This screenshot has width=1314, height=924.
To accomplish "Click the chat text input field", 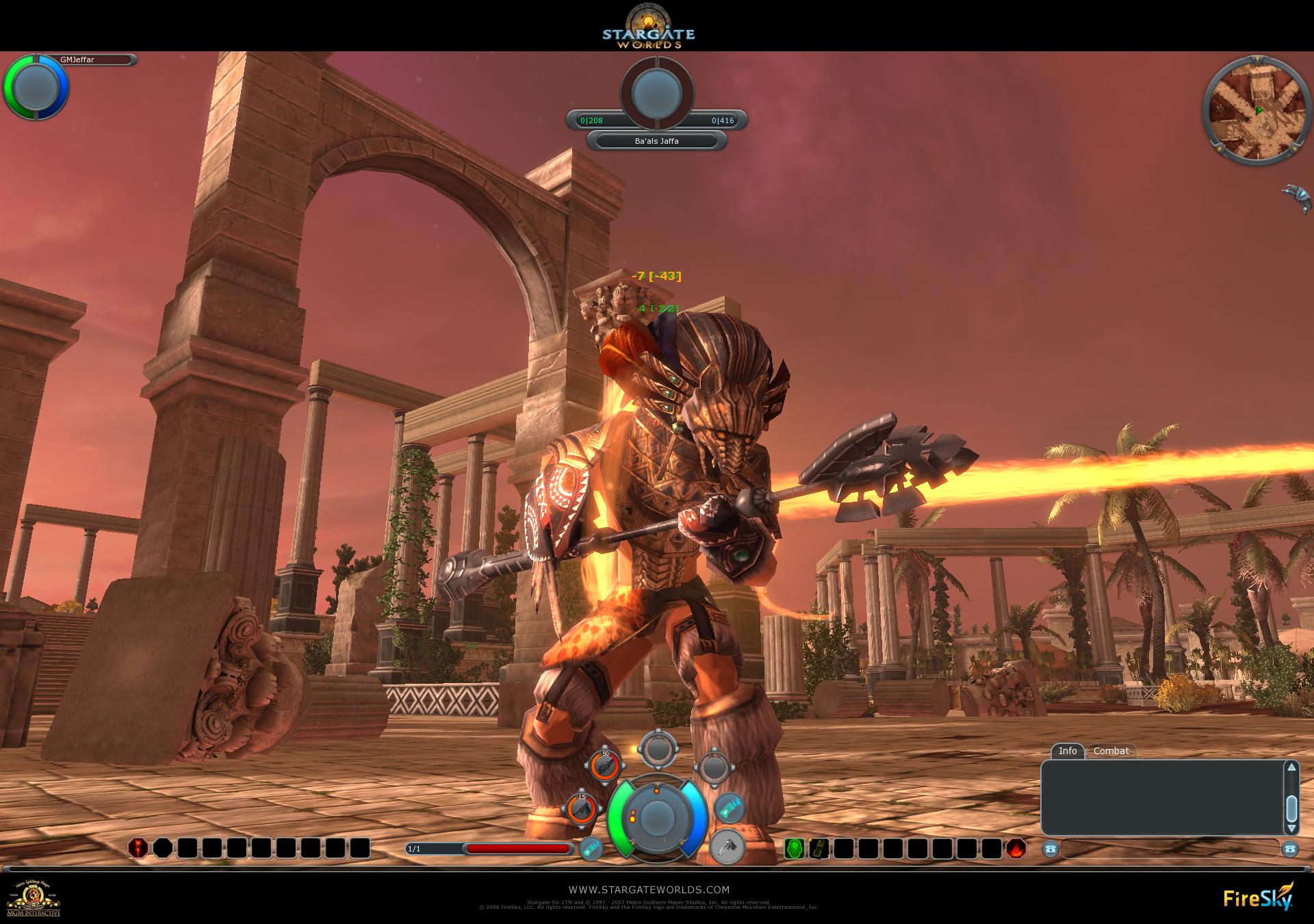I will pyautogui.click(x=1169, y=849).
